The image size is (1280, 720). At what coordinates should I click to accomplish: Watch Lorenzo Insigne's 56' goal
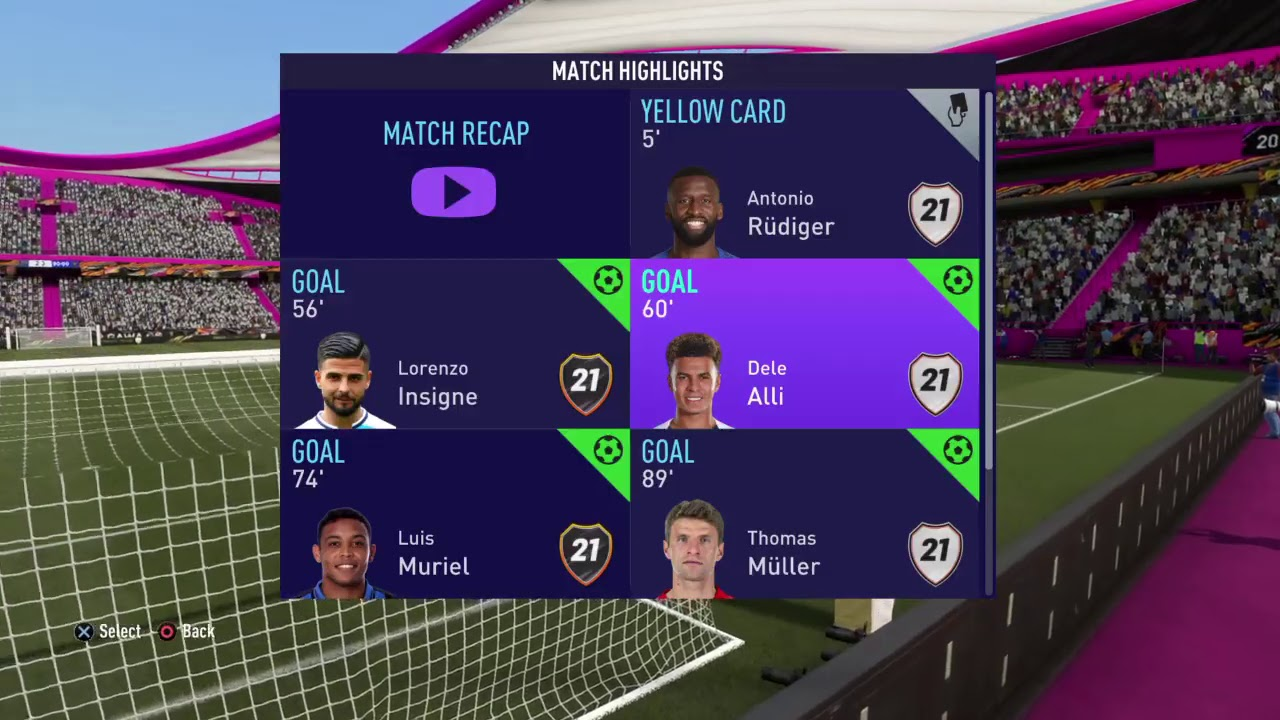coord(454,344)
